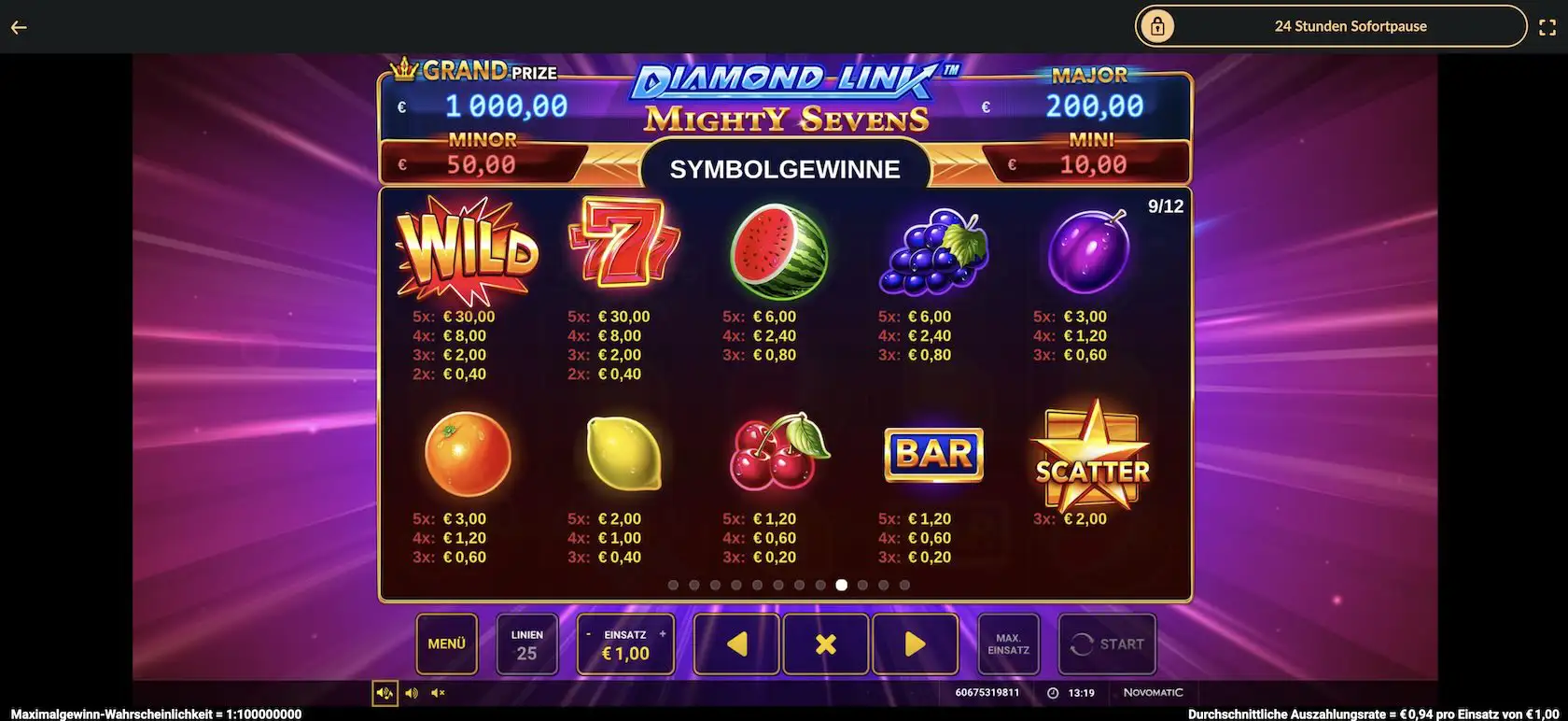Toggle the sound effects speaker icon
1568x721 pixels.
tap(412, 692)
